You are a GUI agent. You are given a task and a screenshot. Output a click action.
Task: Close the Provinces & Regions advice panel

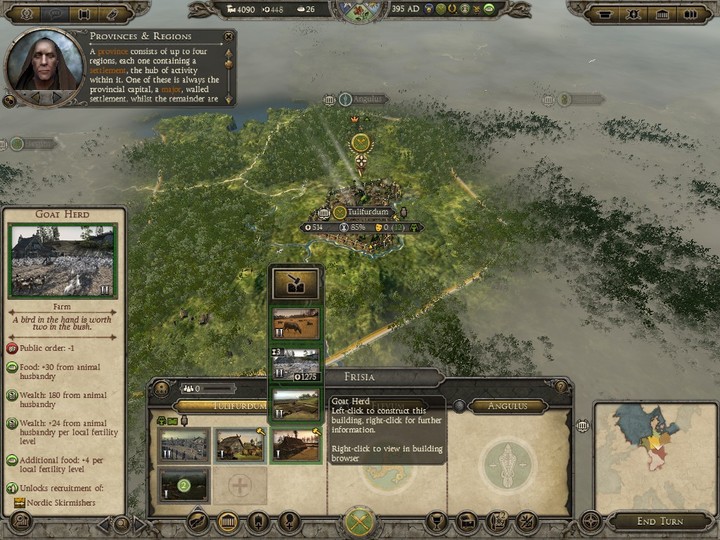[229, 36]
